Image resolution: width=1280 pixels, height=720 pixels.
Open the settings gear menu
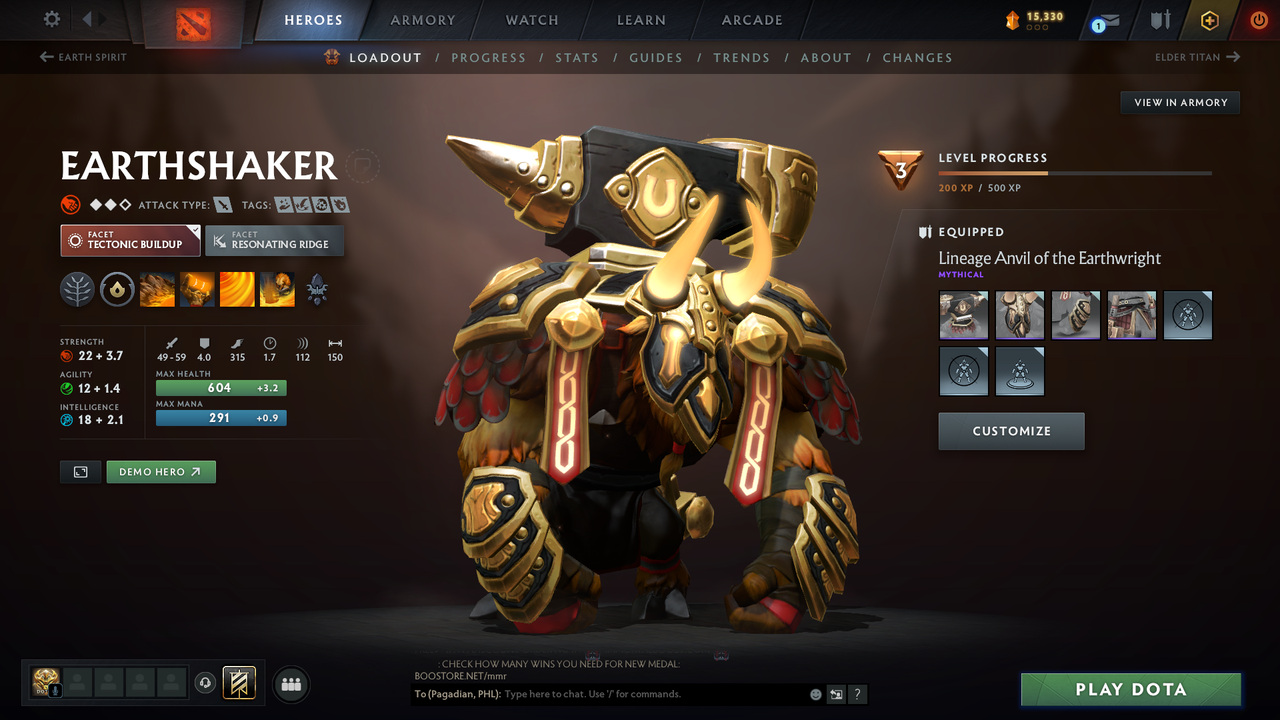point(52,19)
